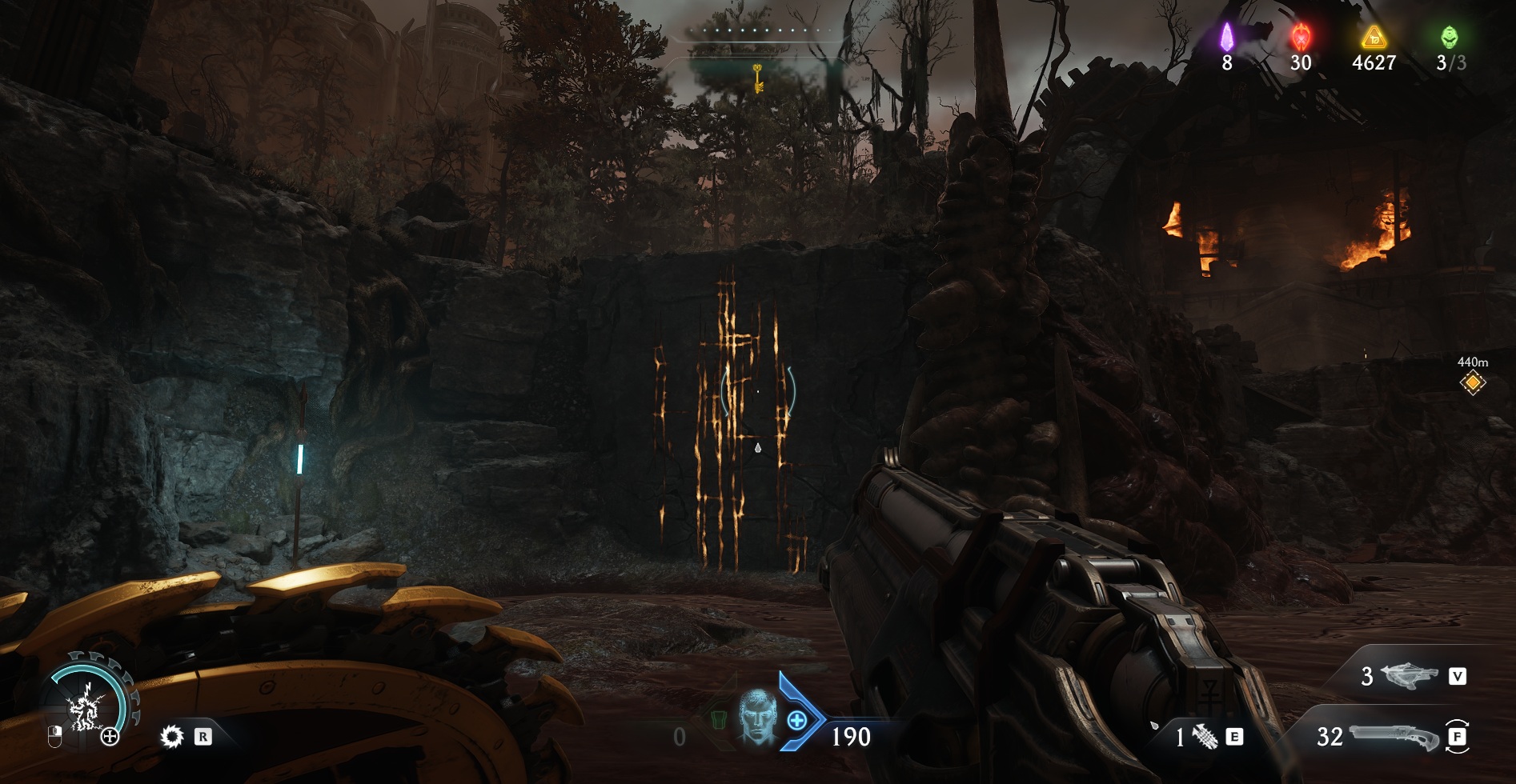The image size is (1516, 784).
Task: Click the gold triangle currency icon
Action: [1374, 37]
